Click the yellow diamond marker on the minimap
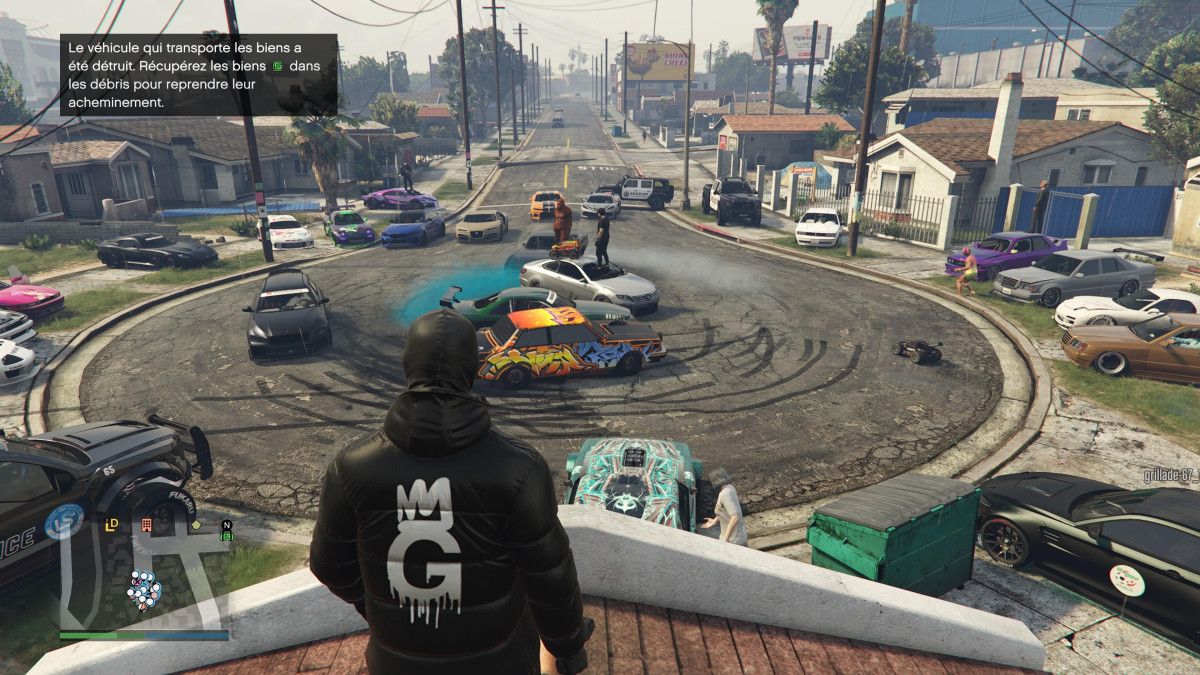Viewport: 1200px width, 675px height. (x=197, y=524)
